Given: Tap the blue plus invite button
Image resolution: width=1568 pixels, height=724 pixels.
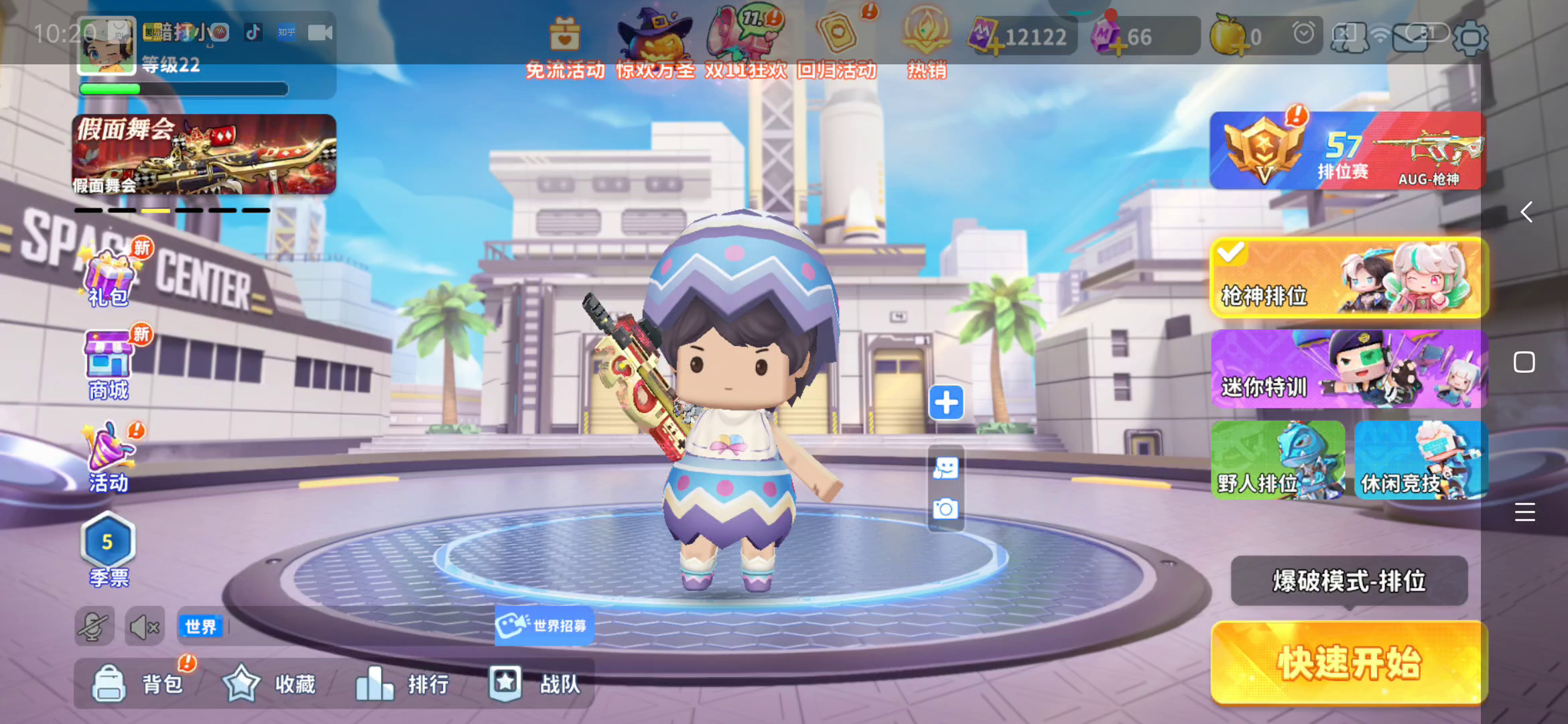Looking at the screenshot, I should (x=946, y=403).
